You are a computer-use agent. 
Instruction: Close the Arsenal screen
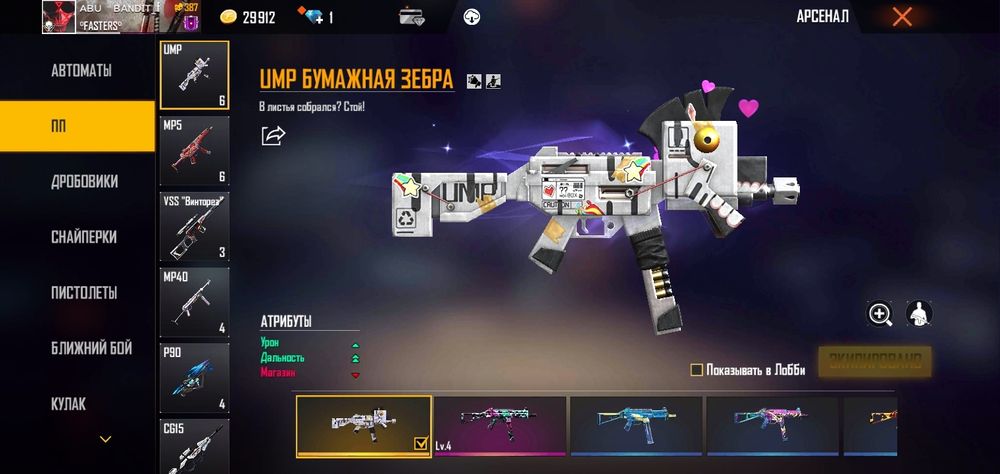point(902,16)
